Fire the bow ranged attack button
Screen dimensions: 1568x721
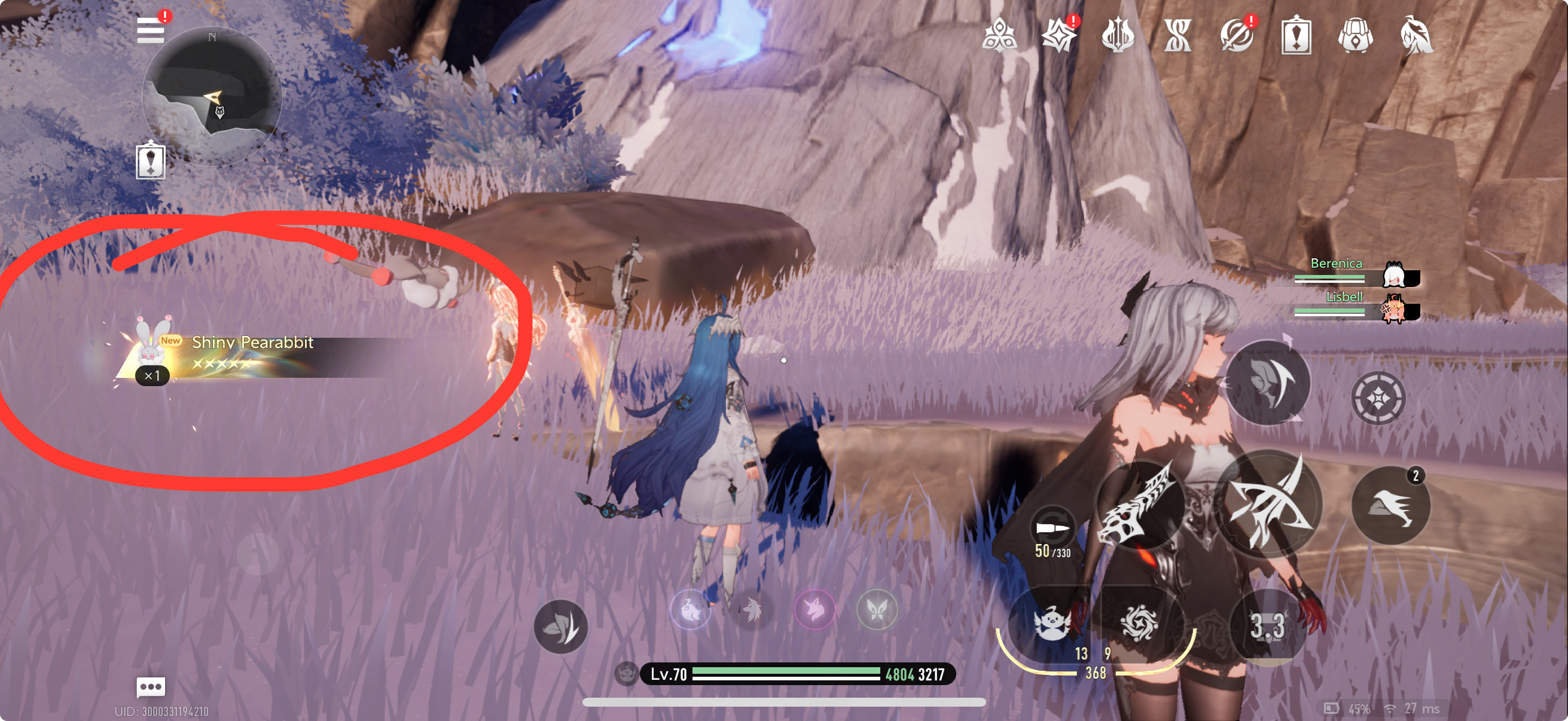(x=1269, y=504)
